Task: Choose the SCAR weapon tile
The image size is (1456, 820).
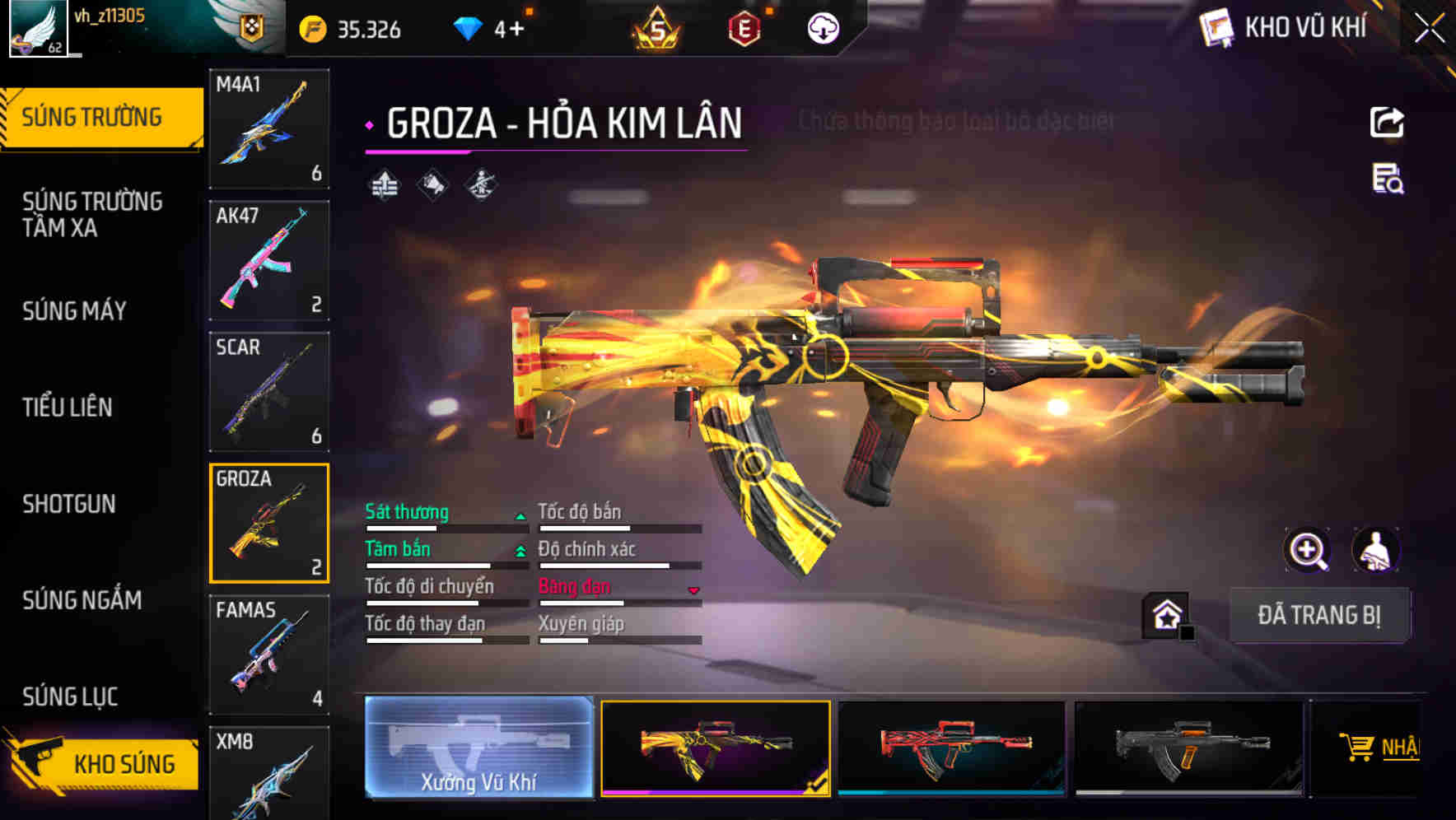Action: [269, 392]
